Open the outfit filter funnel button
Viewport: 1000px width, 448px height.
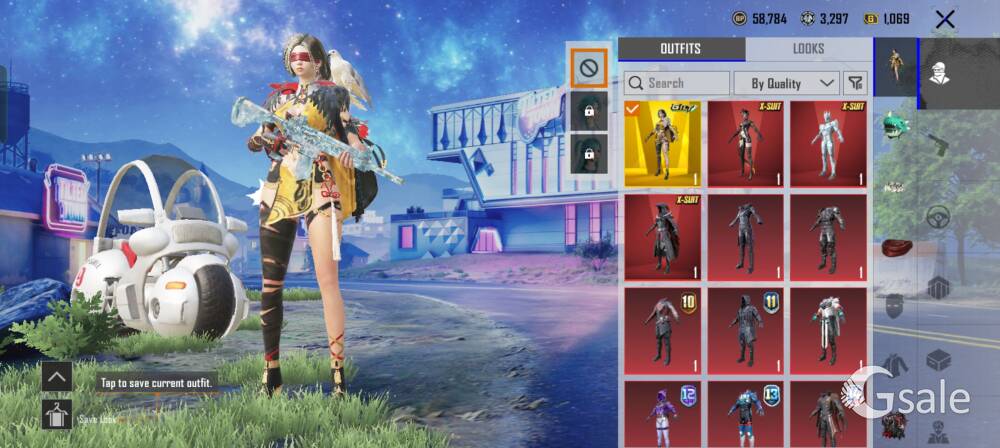(x=856, y=83)
